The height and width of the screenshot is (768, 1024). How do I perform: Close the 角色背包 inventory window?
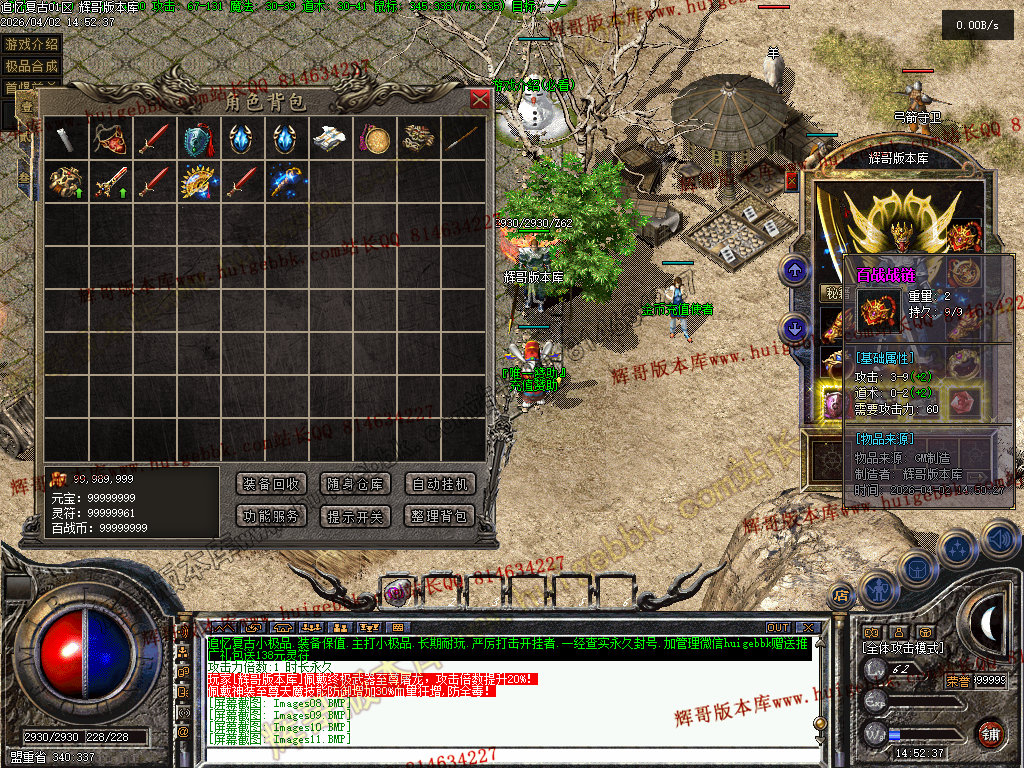coord(480,99)
